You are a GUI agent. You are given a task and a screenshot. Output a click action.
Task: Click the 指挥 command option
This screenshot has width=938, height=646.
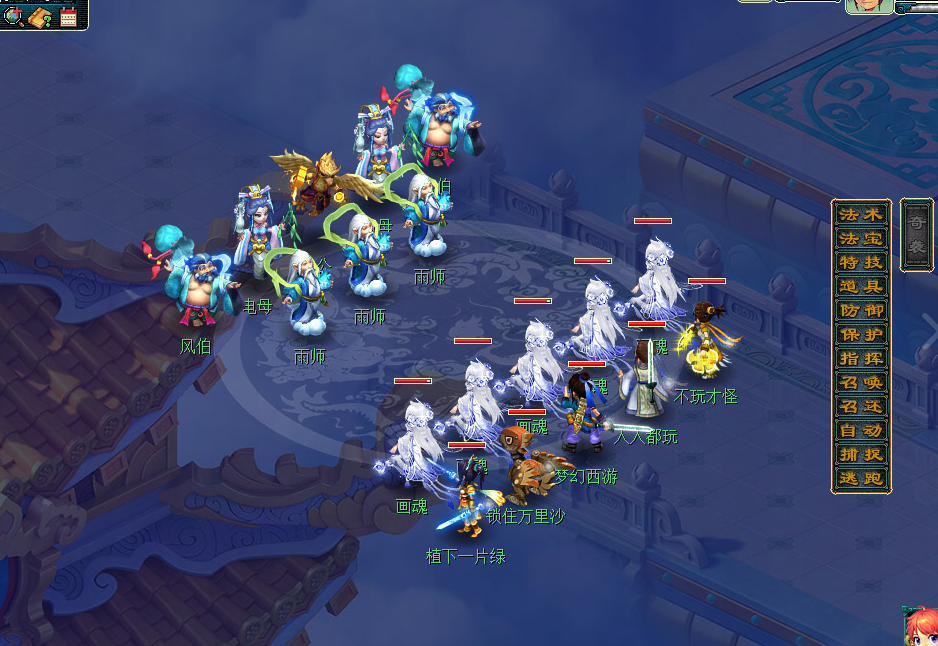coord(861,359)
